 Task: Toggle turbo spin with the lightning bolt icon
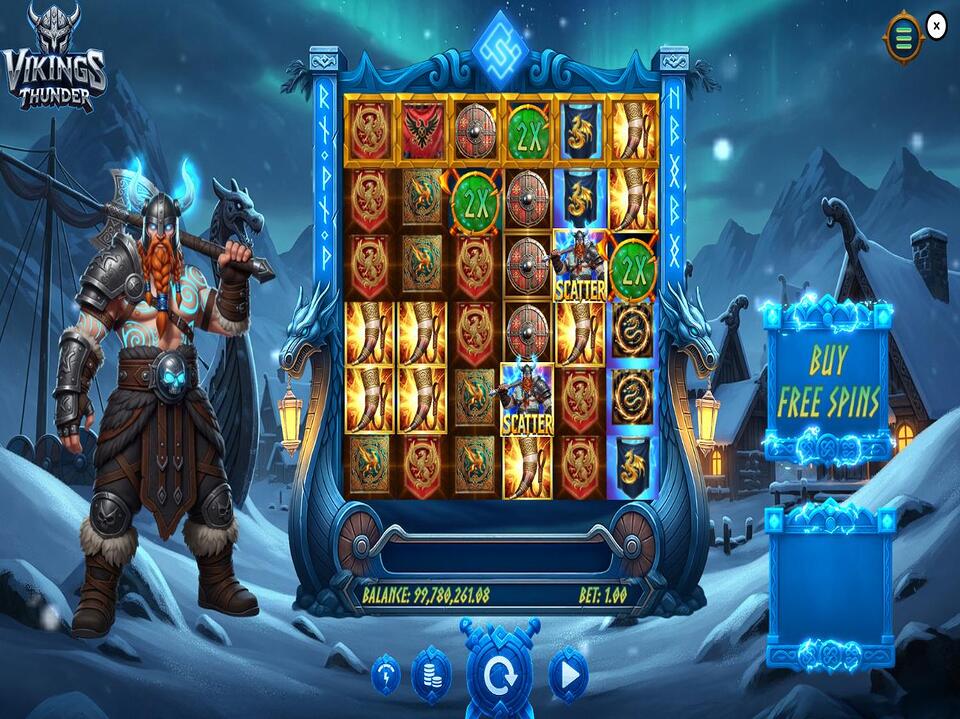[386, 676]
